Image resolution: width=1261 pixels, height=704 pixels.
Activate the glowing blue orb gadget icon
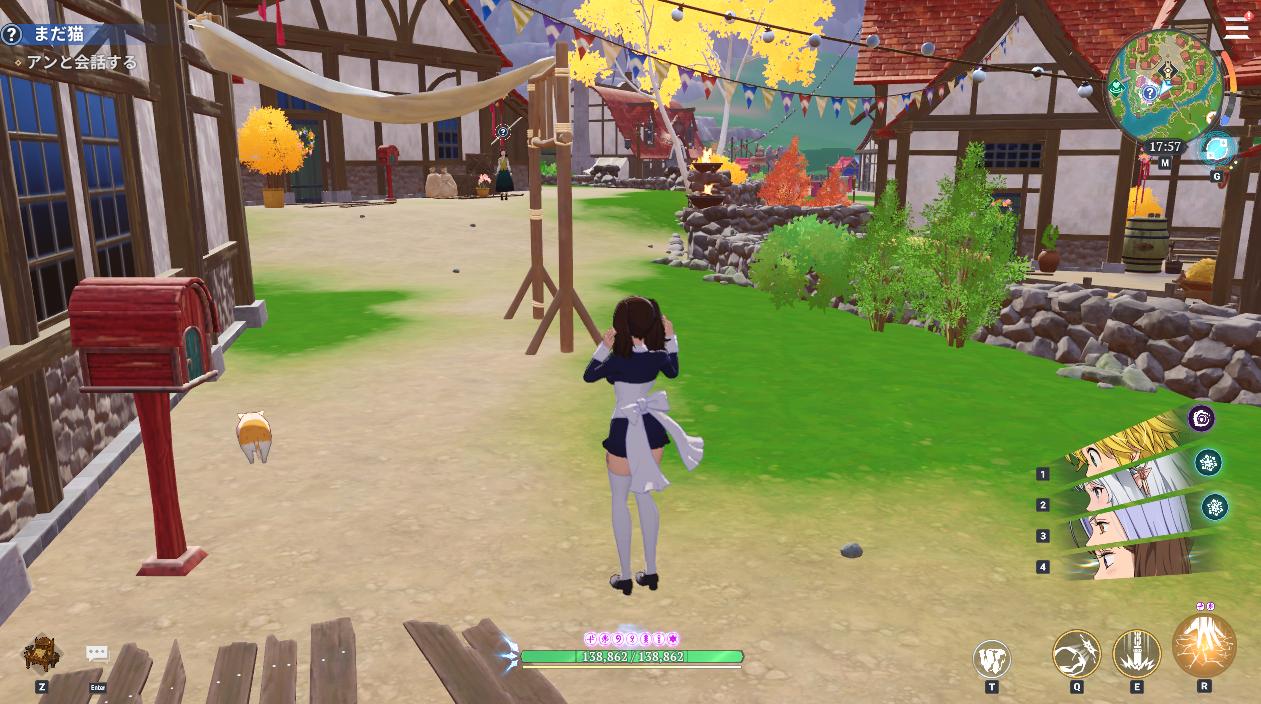click(1217, 150)
